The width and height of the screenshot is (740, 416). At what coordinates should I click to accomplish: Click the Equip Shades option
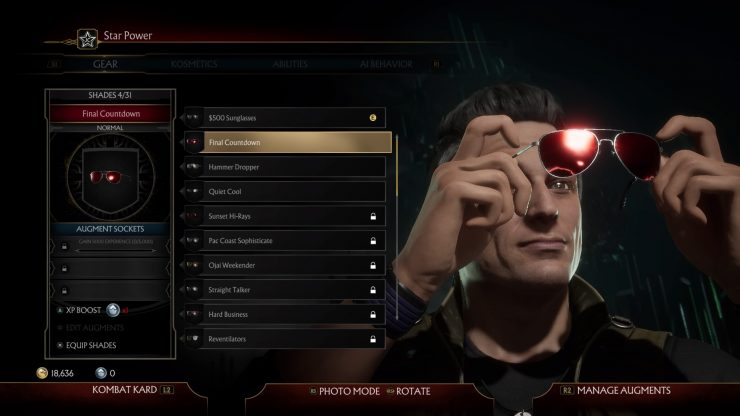click(93, 346)
